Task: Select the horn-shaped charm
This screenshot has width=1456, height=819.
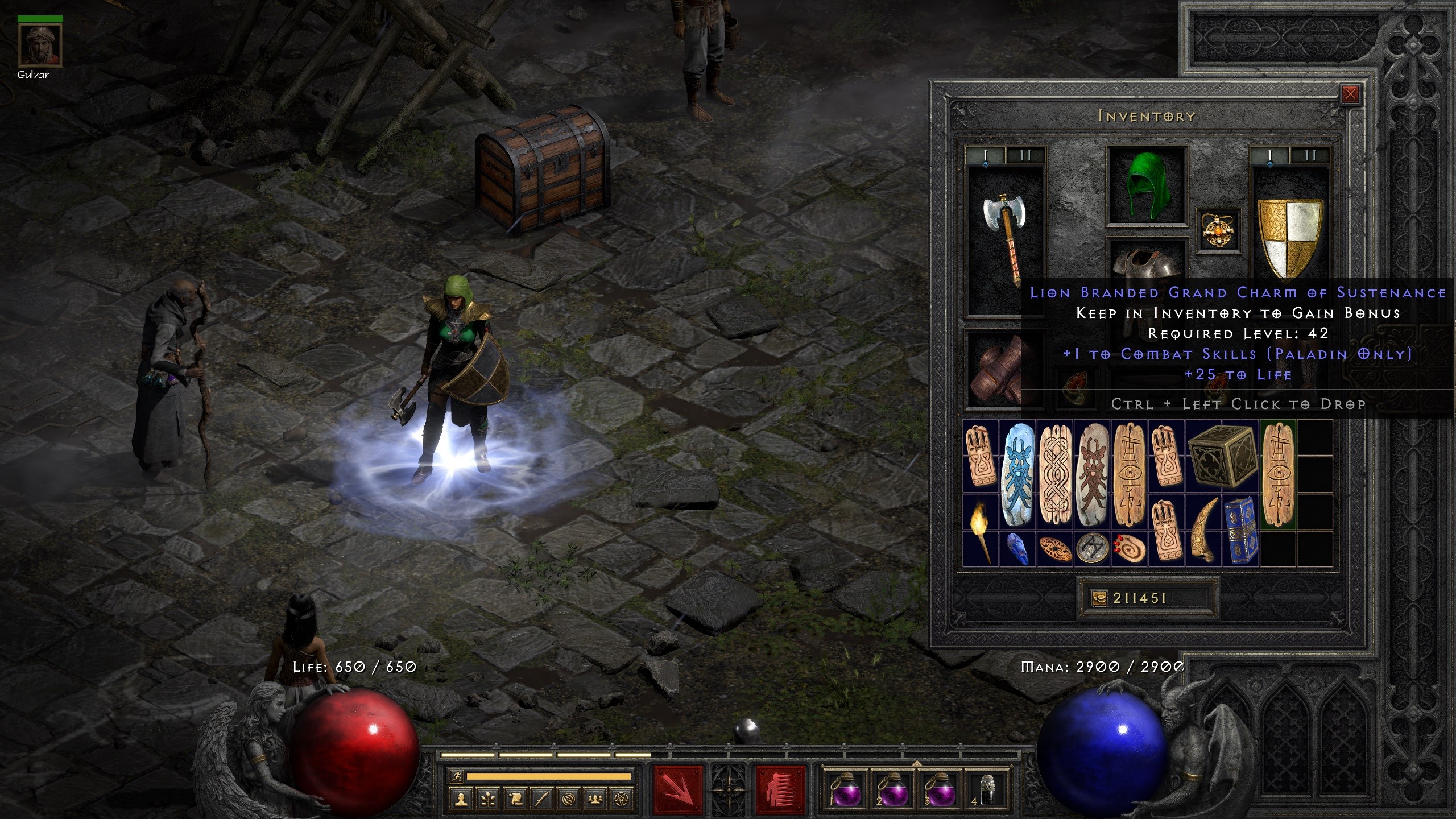Action: click(x=1203, y=530)
